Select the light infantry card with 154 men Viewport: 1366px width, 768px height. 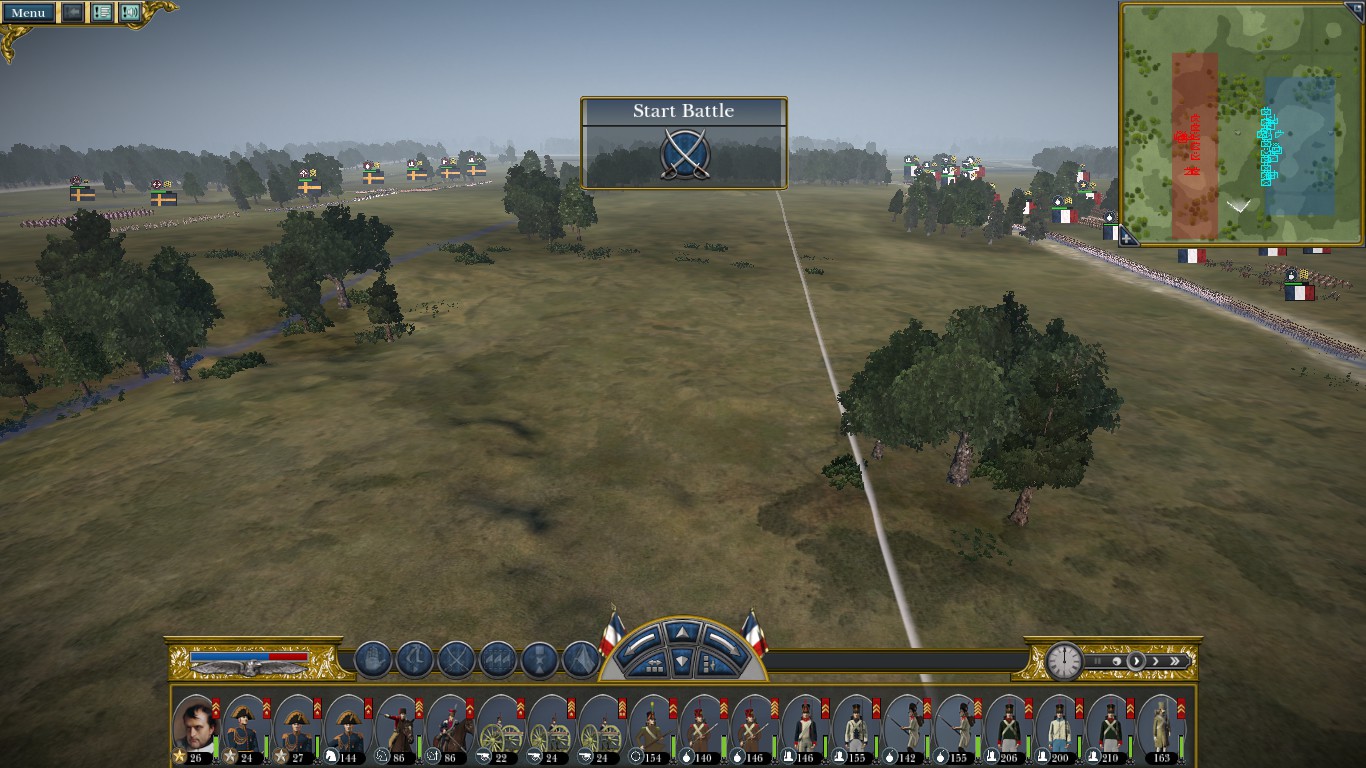(653, 727)
